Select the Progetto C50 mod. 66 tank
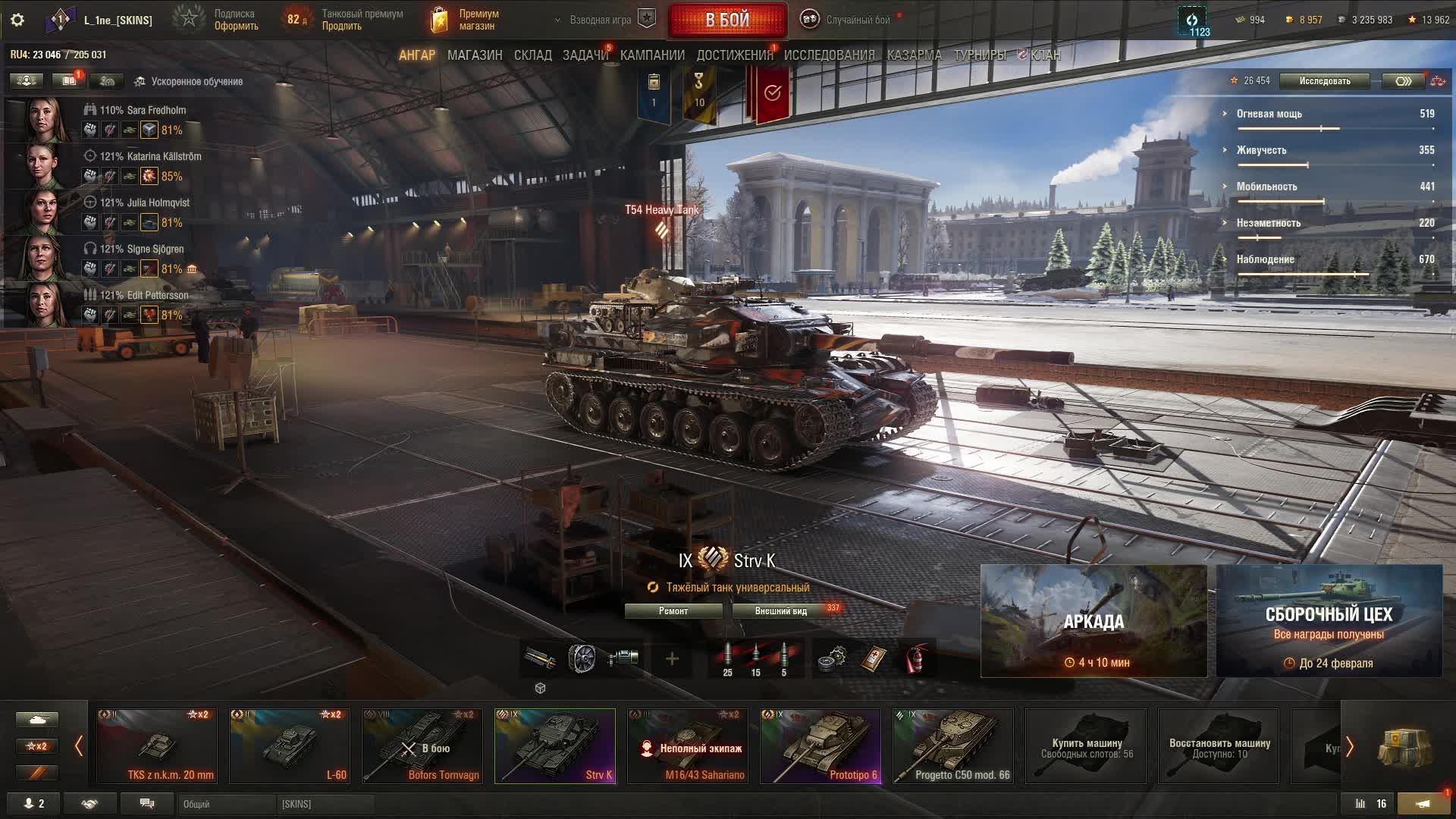This screenshot has height=819, width=1456. pos(953,746)
